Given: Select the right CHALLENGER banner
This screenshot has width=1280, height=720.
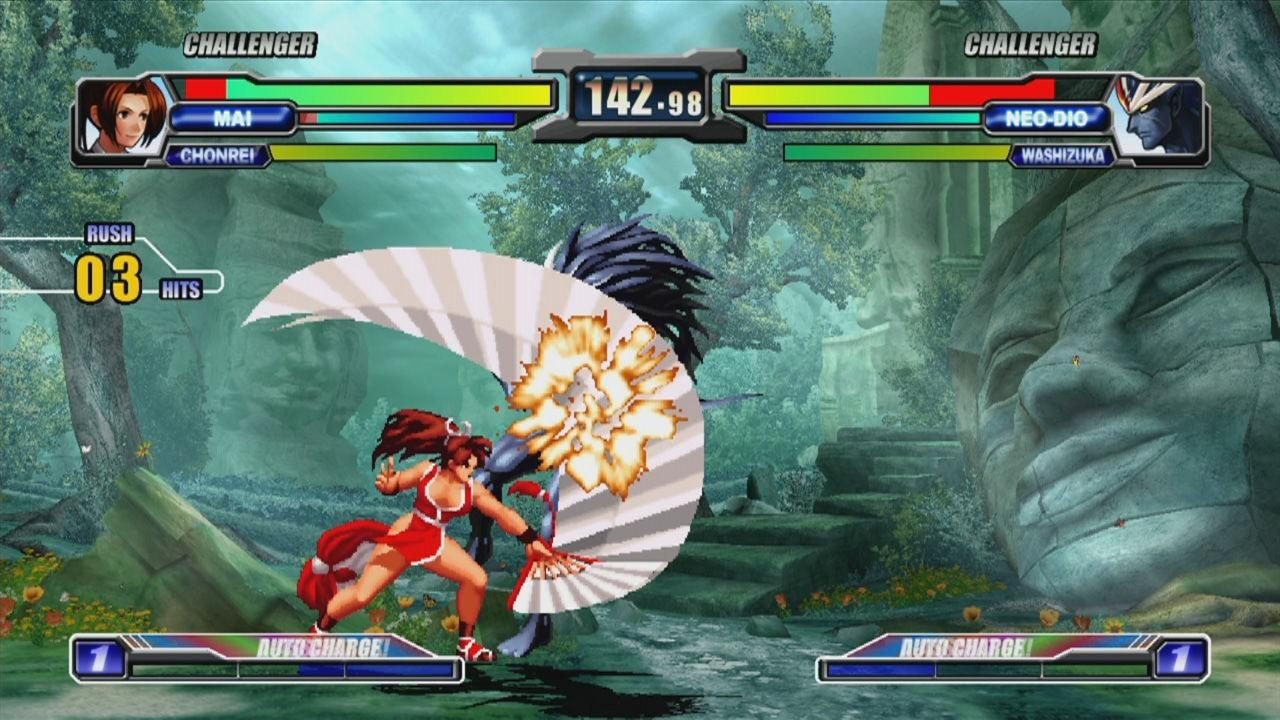Looking at the screenshot, I should 1031,44.
